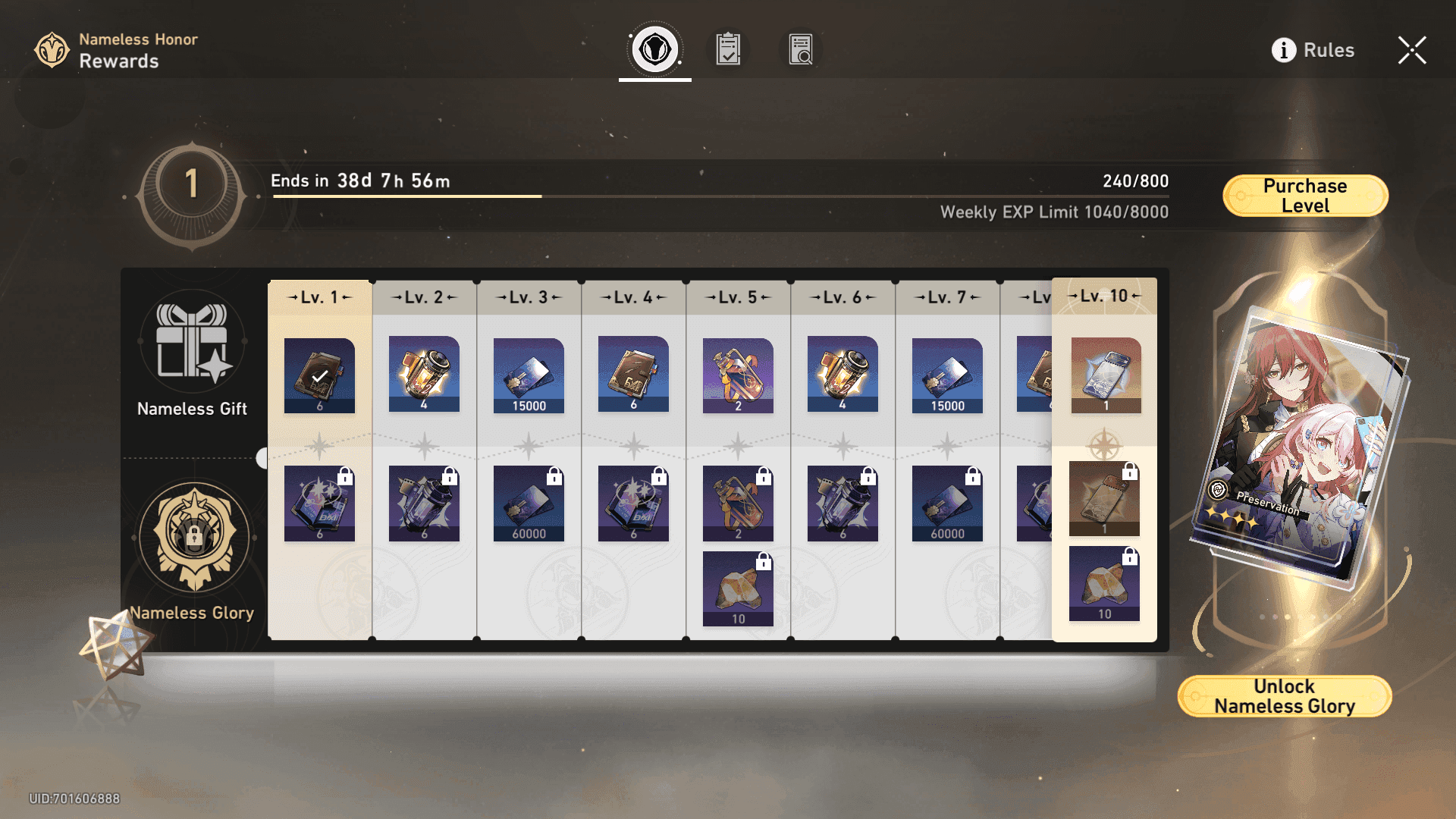The image size is (1456, 819).
Task: Check the locked Lv. 5 ore reward with 10
Action: [x=738, y=588]
